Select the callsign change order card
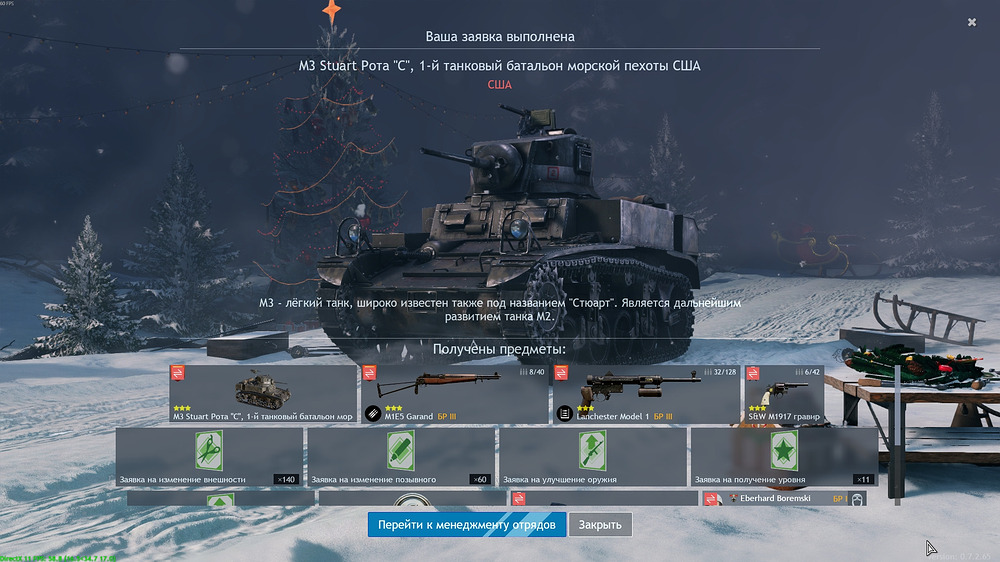This screenshot has height=562, width=1000. click(401, 457)
